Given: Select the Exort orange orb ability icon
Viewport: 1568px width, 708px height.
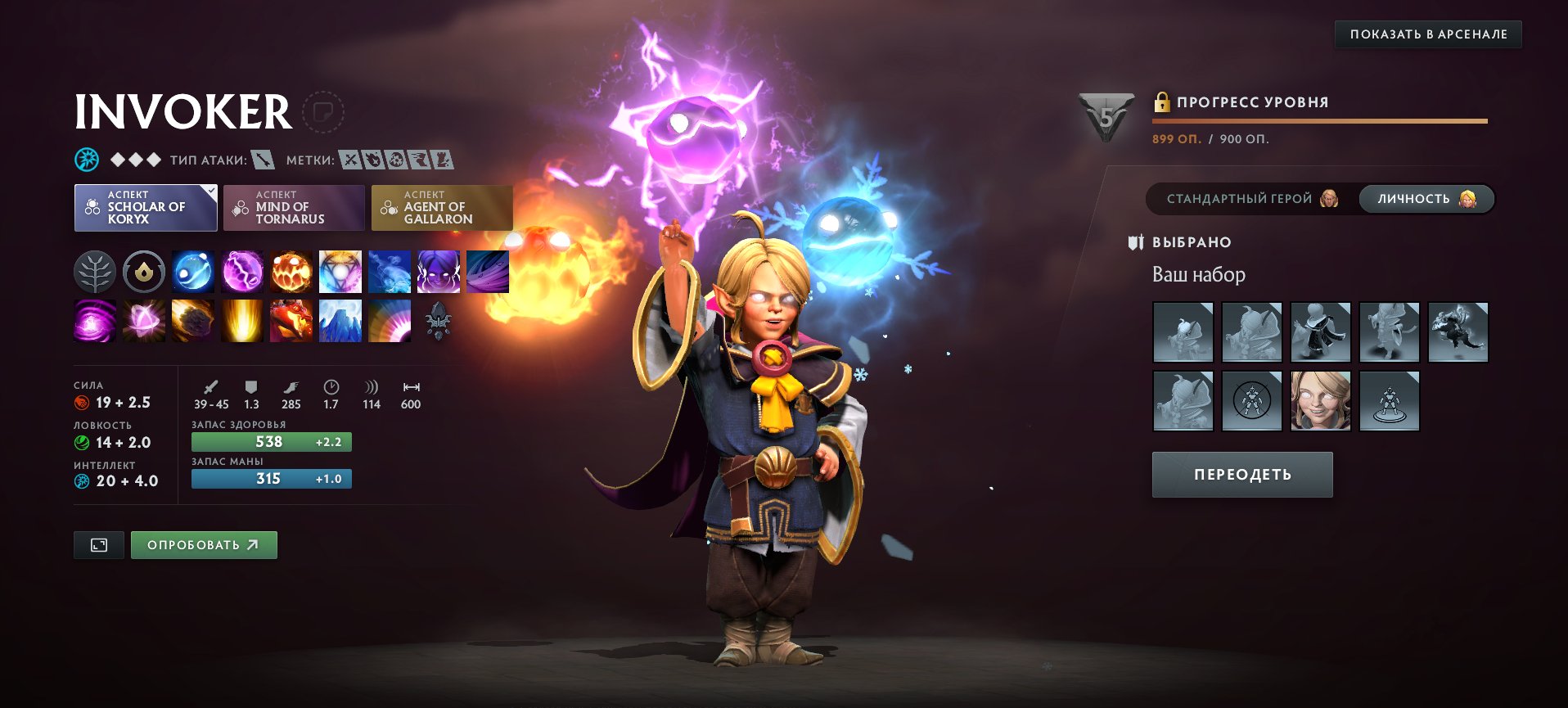Looking at the screenshot, I should tap(291, 273).
